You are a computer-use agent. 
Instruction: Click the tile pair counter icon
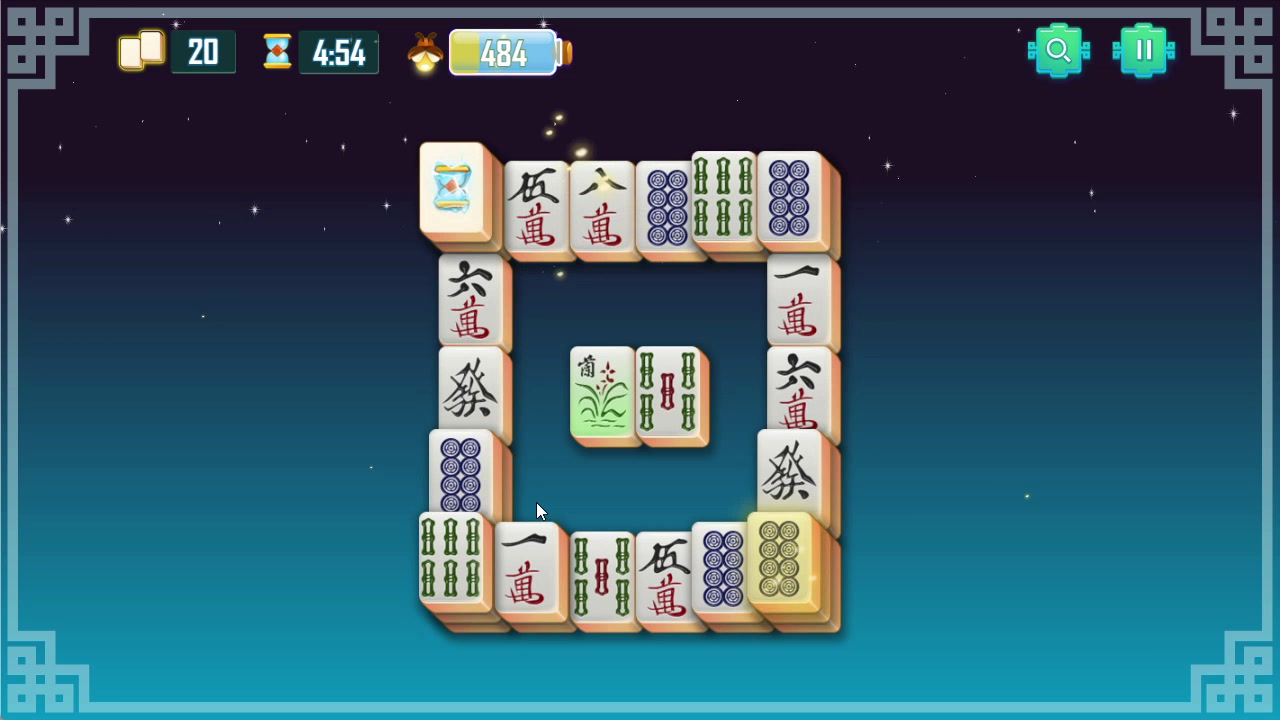[x=141, y=50]
